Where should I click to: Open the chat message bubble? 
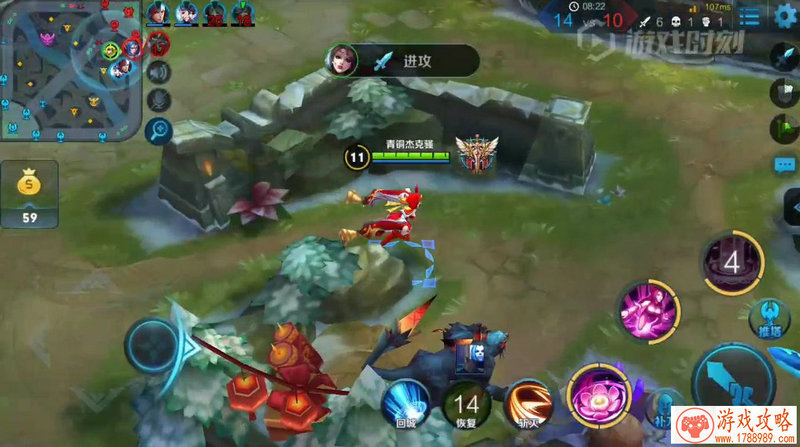[x=785, y=164]
